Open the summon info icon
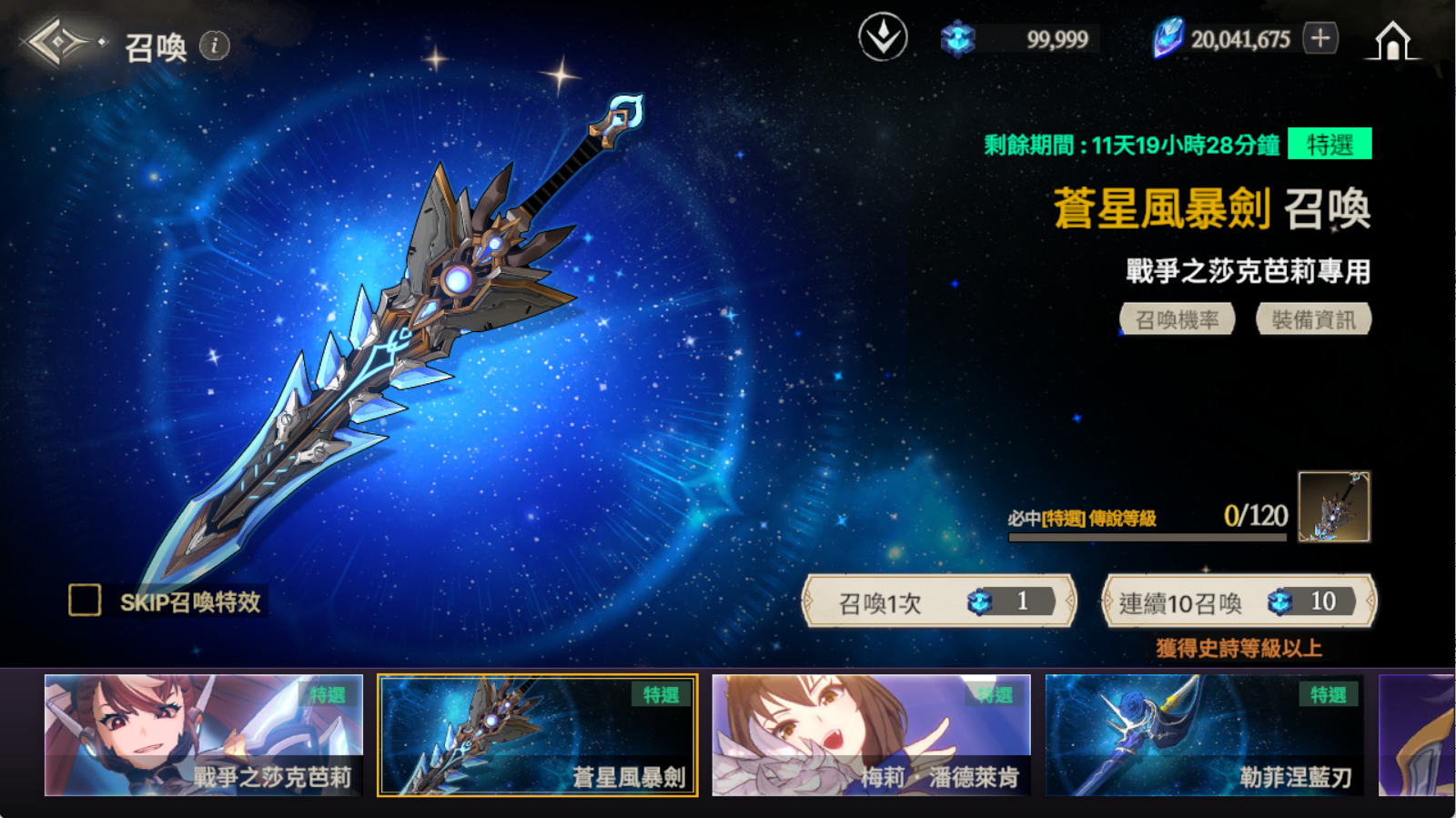Image resolution: width=1456 pixels, height=818 pixels. click(x=215, y=45)
